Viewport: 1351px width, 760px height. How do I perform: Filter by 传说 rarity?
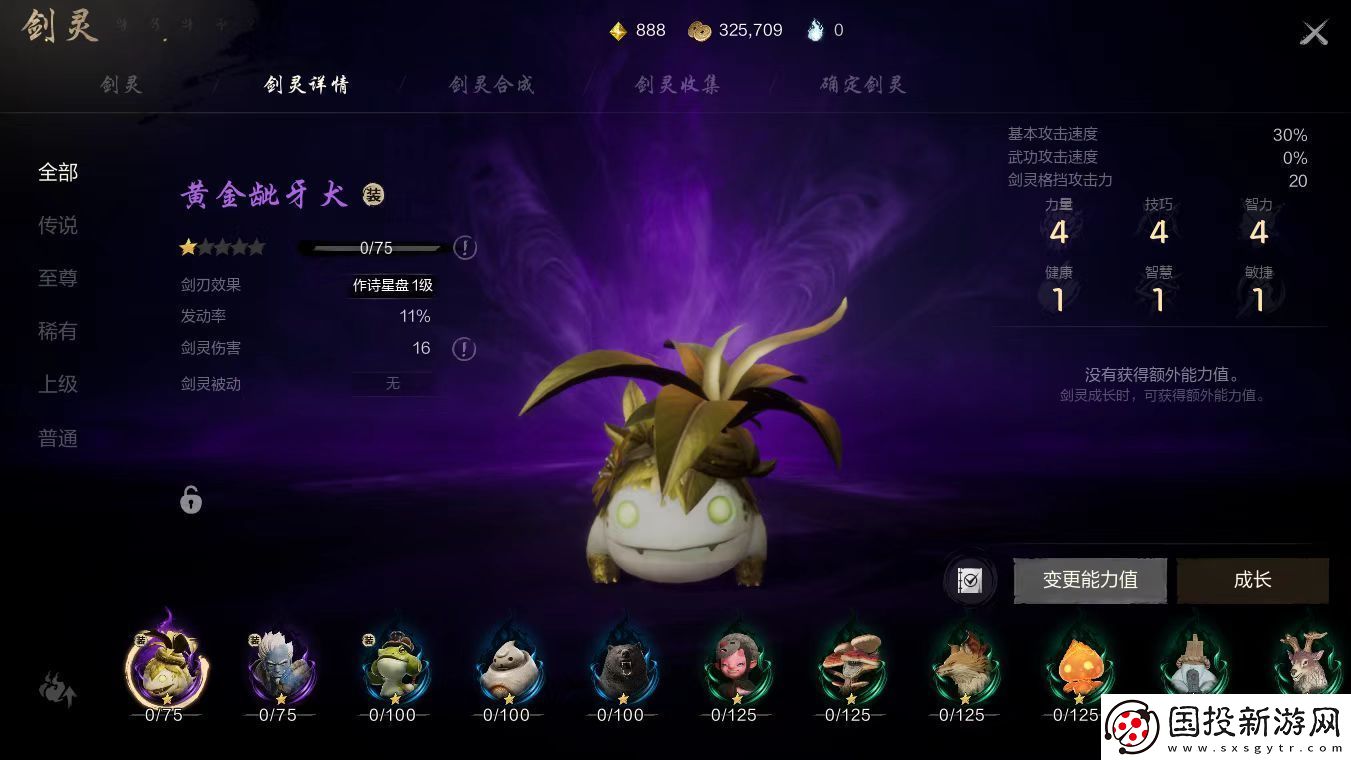pyautogui.click(x=58, y=225)
